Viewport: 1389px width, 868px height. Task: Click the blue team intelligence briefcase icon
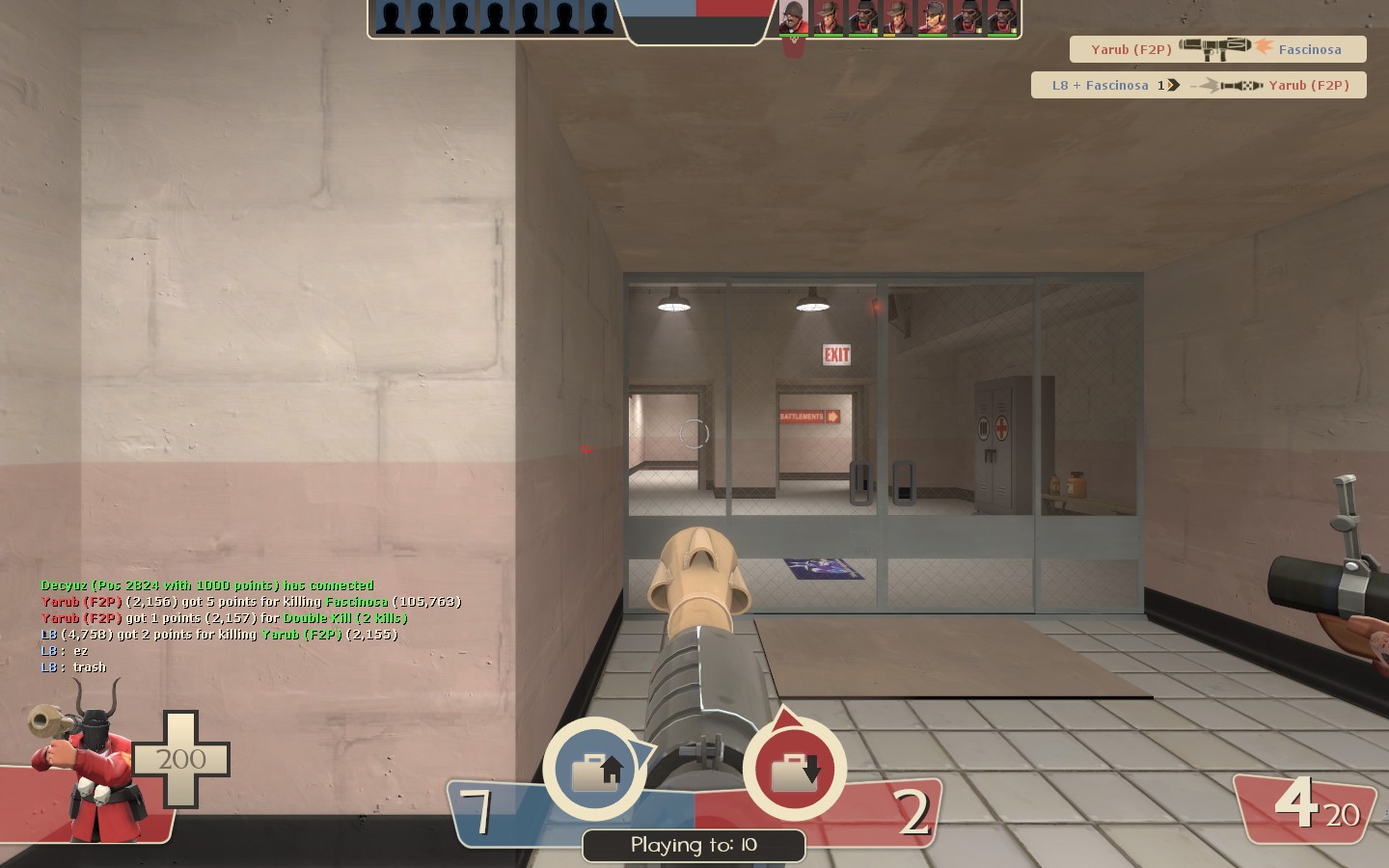click(x=594, y=769)
